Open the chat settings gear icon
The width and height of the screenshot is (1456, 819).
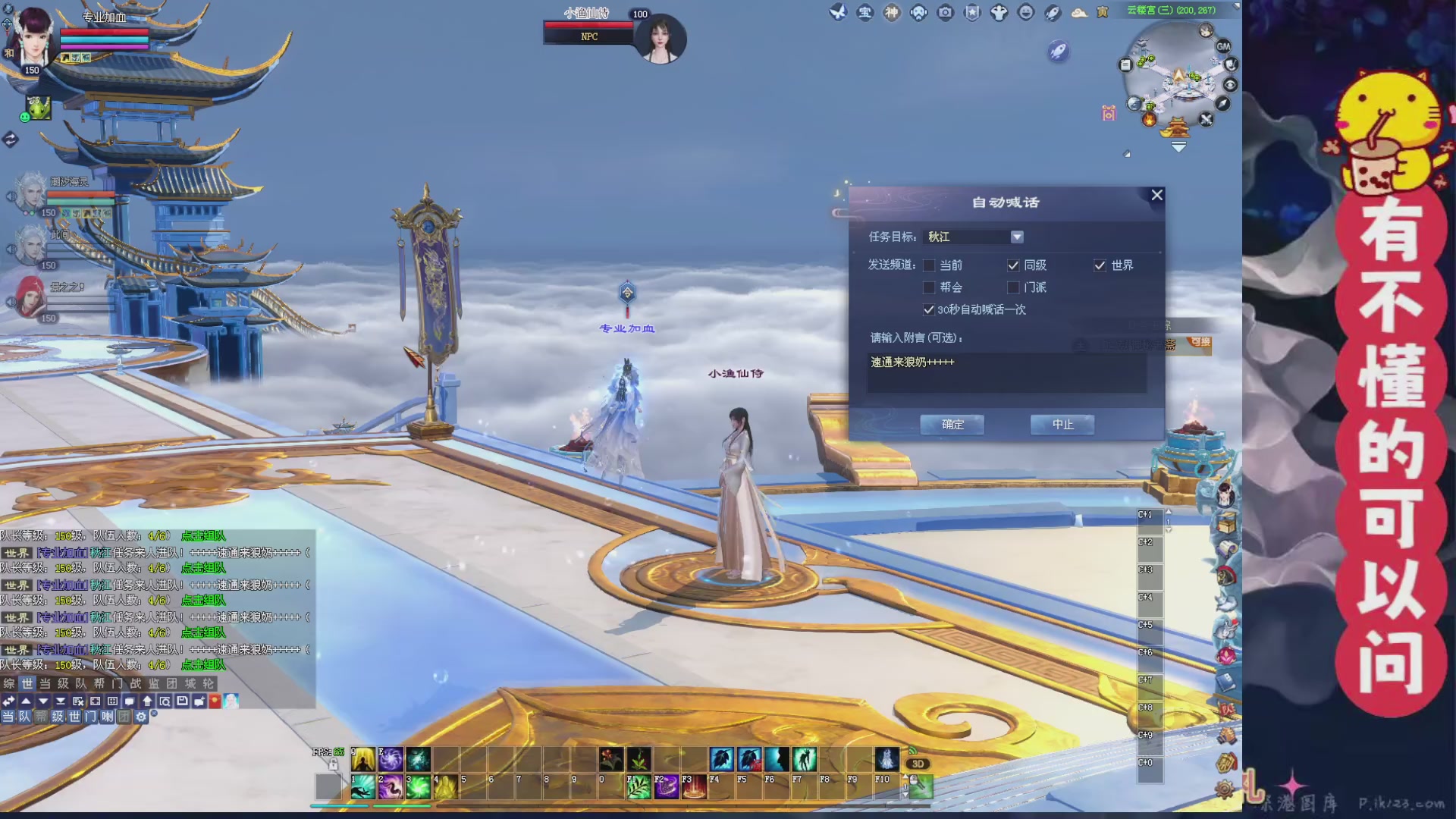tap(141, 717)
